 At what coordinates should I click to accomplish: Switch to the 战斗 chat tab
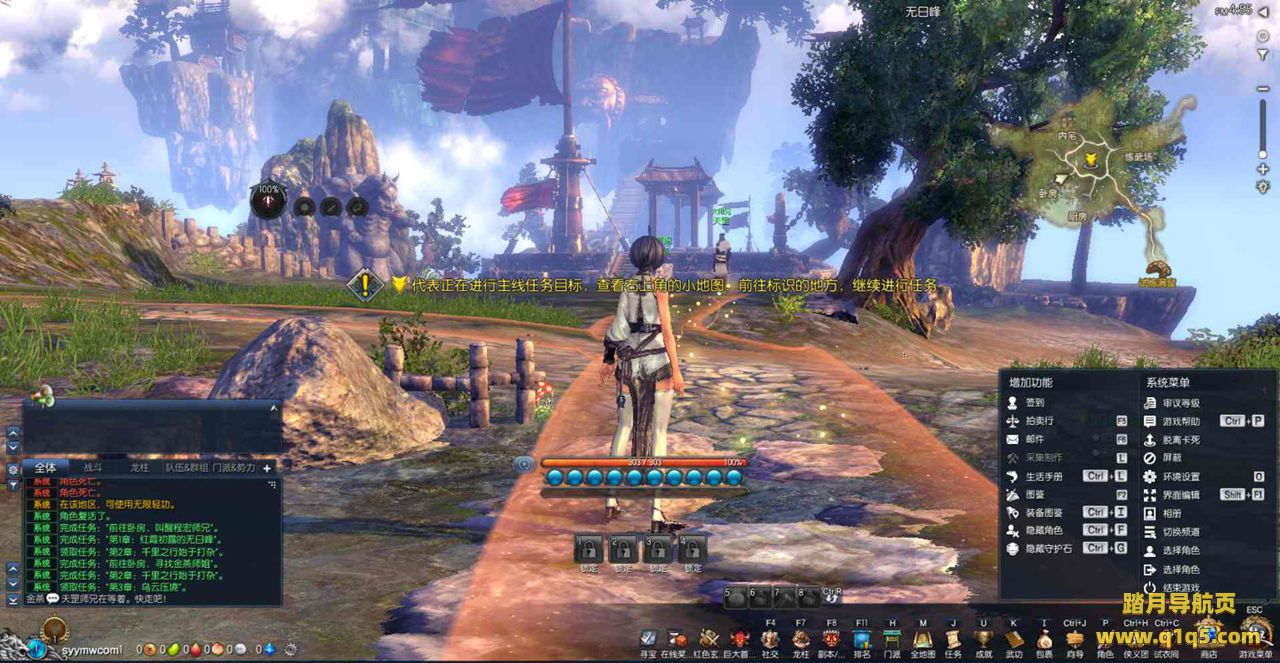[93, 467]
